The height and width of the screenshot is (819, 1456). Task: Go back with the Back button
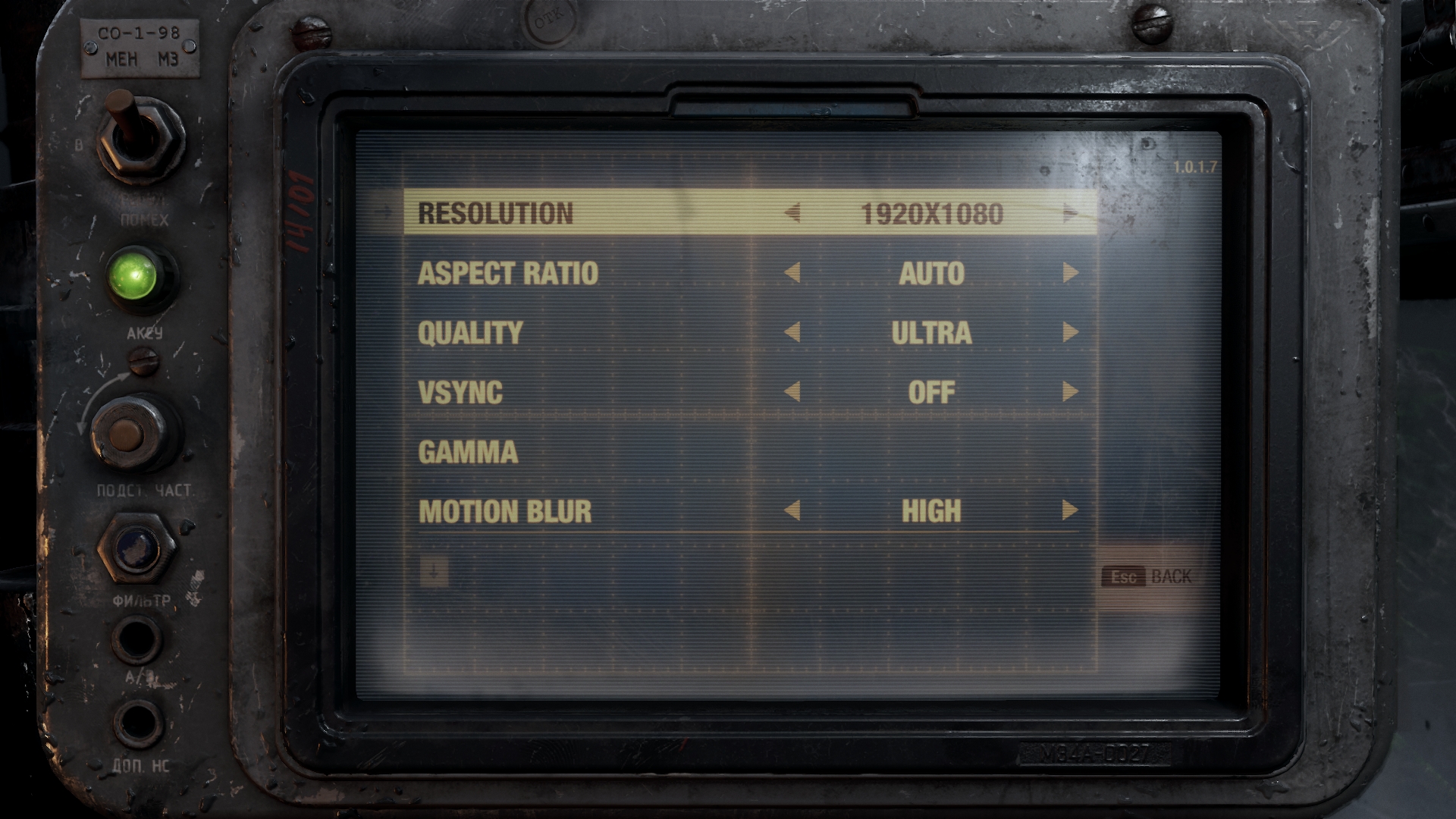1147,577
